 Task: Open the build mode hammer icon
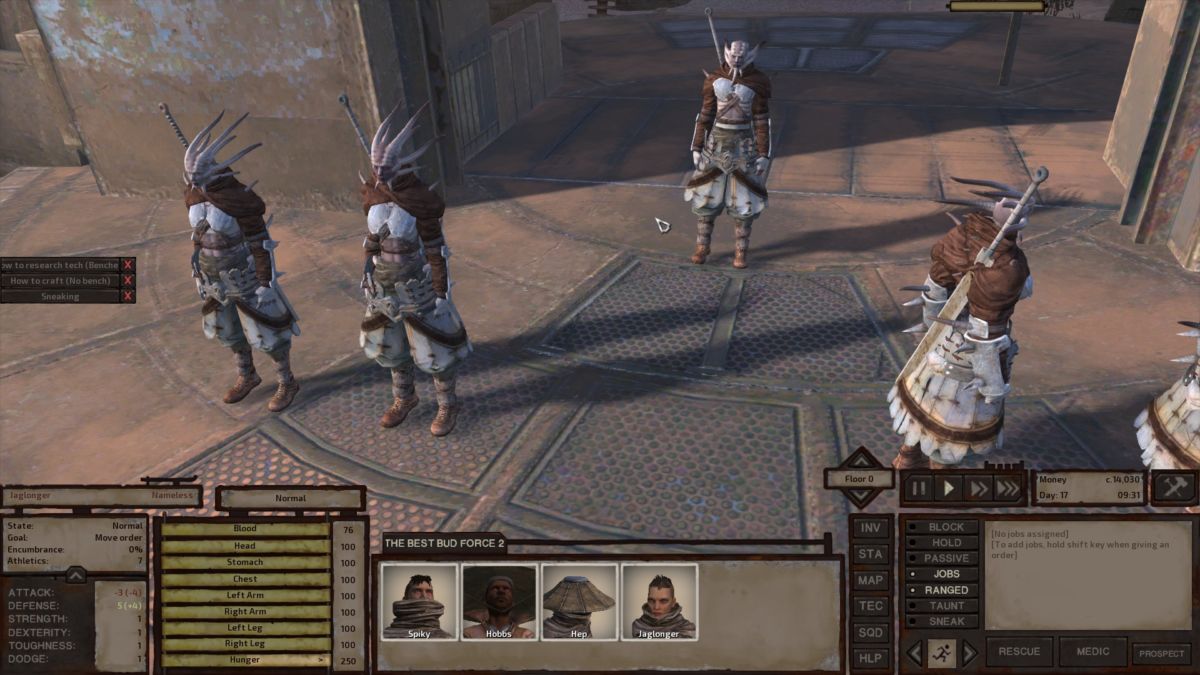point(1174,487)
